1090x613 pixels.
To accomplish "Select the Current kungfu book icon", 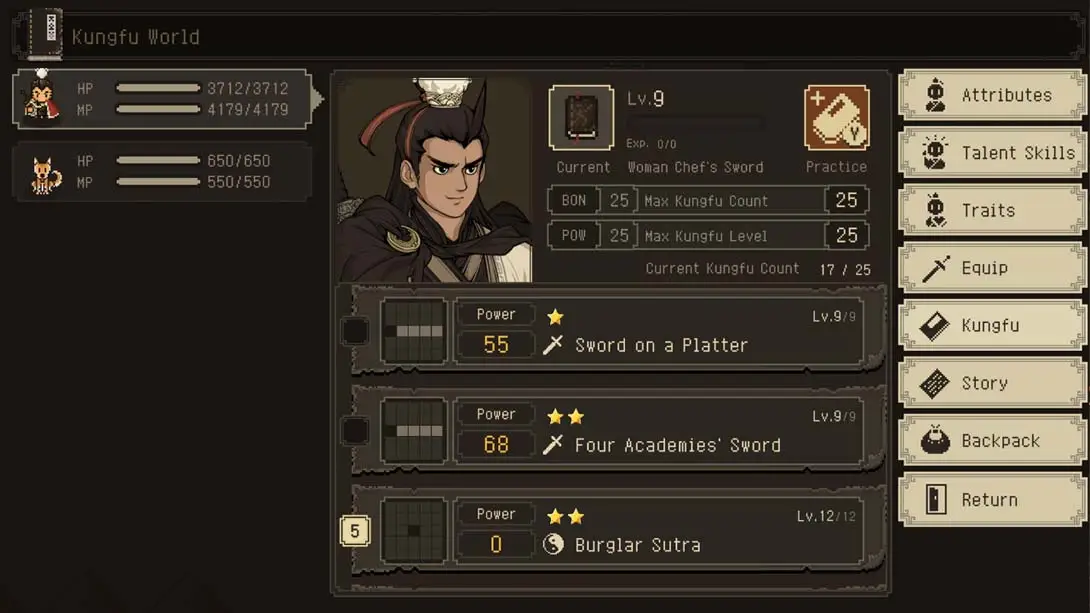I will coord(581,119).
